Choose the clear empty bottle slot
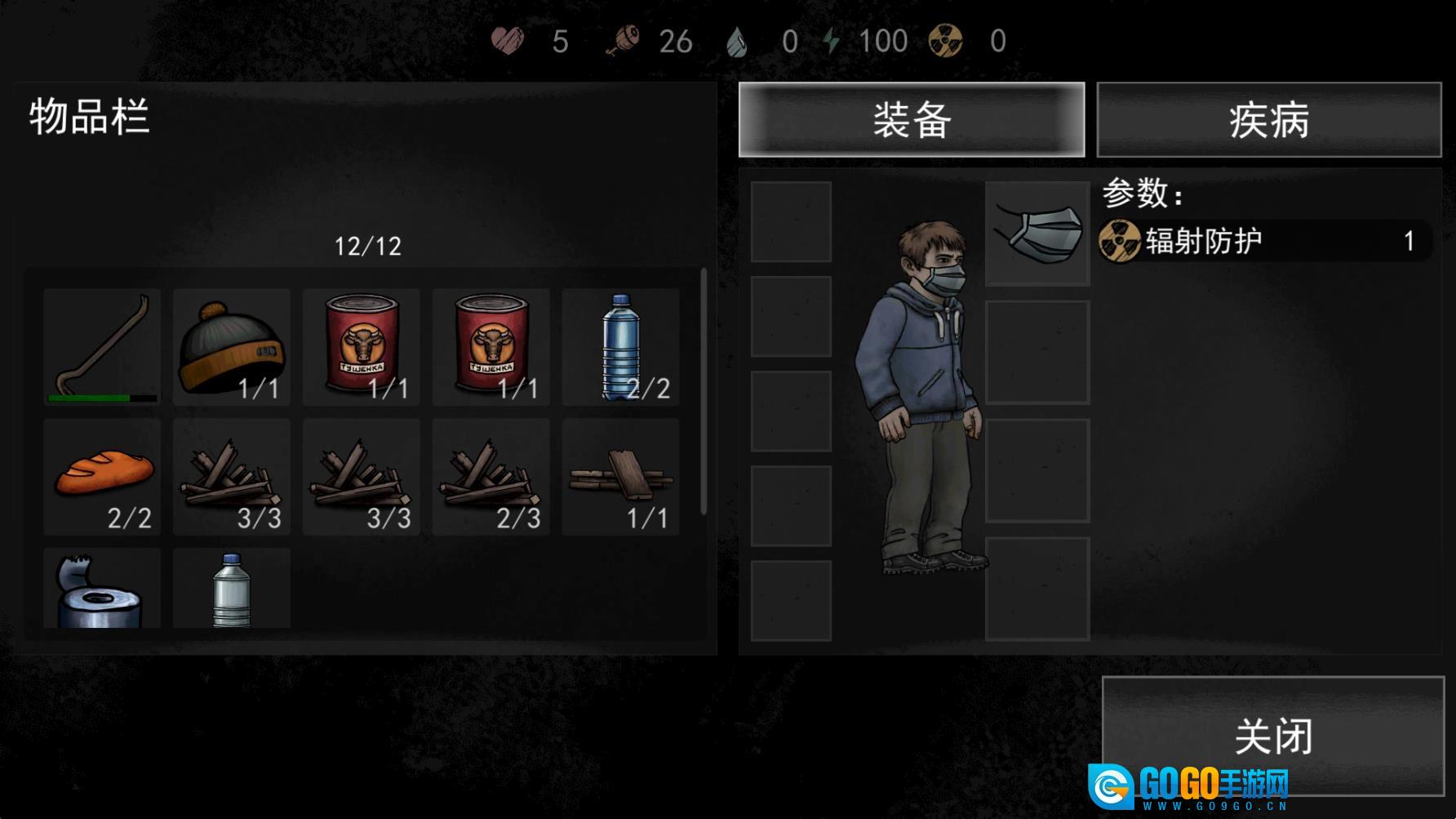 (x=232, y=590)
